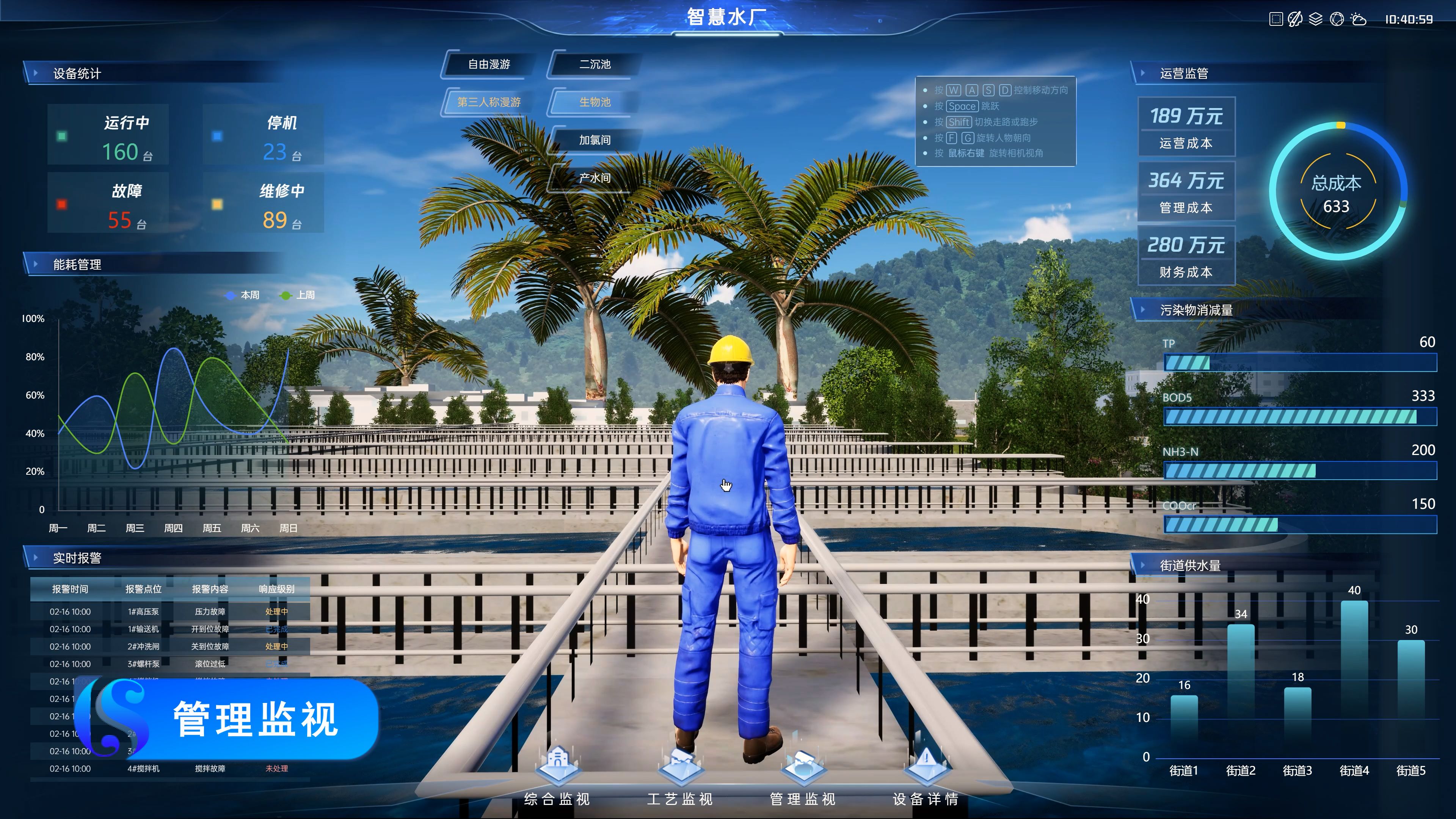Jump to the 二沉池 location

click(x=595, y=64)
